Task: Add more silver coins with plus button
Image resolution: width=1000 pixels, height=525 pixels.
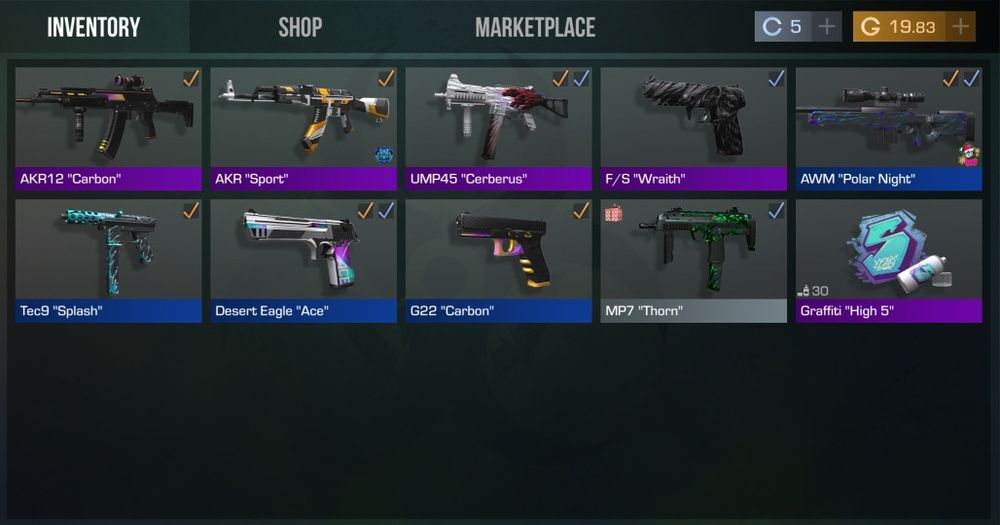Action: [x=827, y=27]
